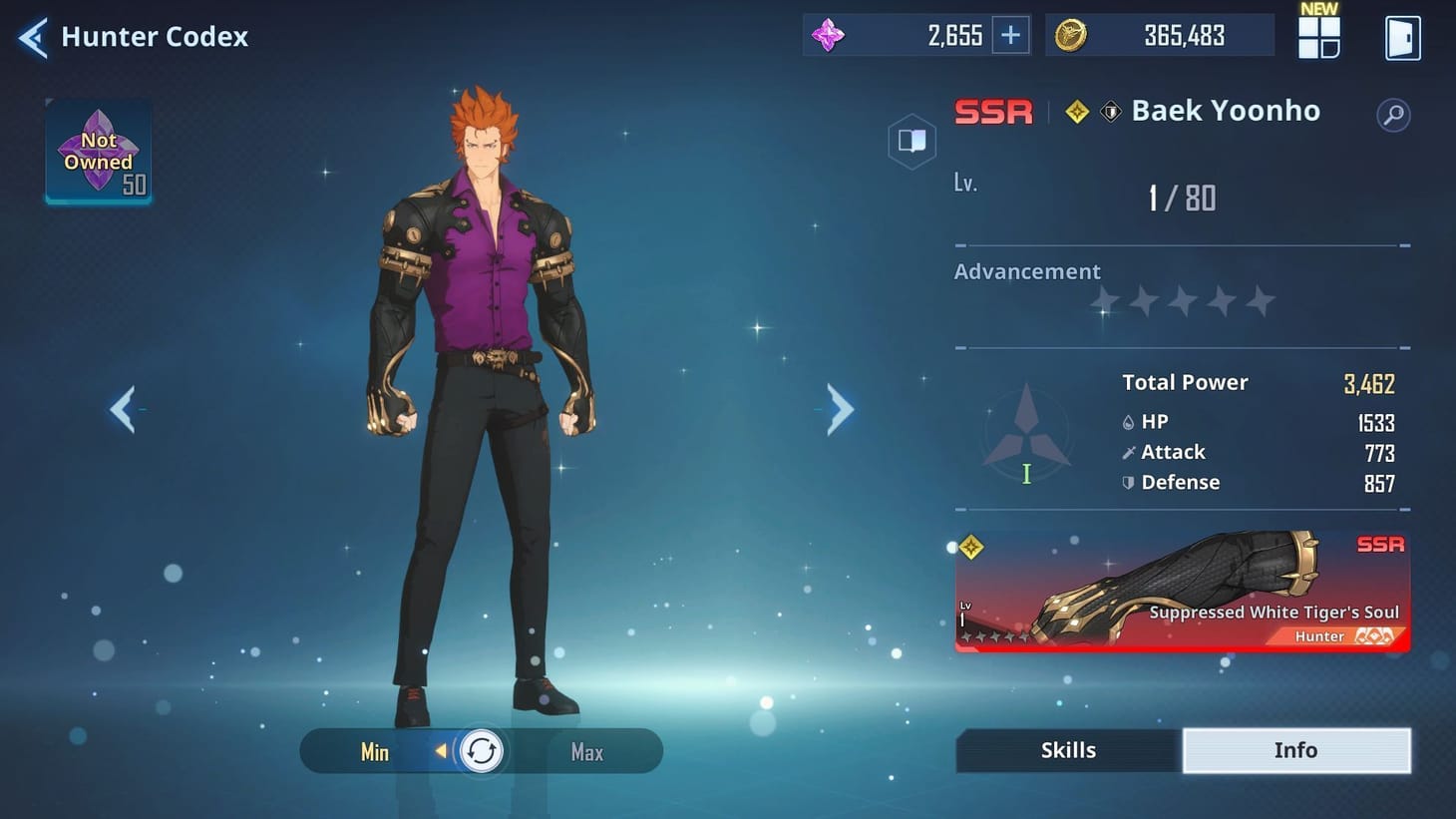Click the exit door icon

click(1403, 37)
